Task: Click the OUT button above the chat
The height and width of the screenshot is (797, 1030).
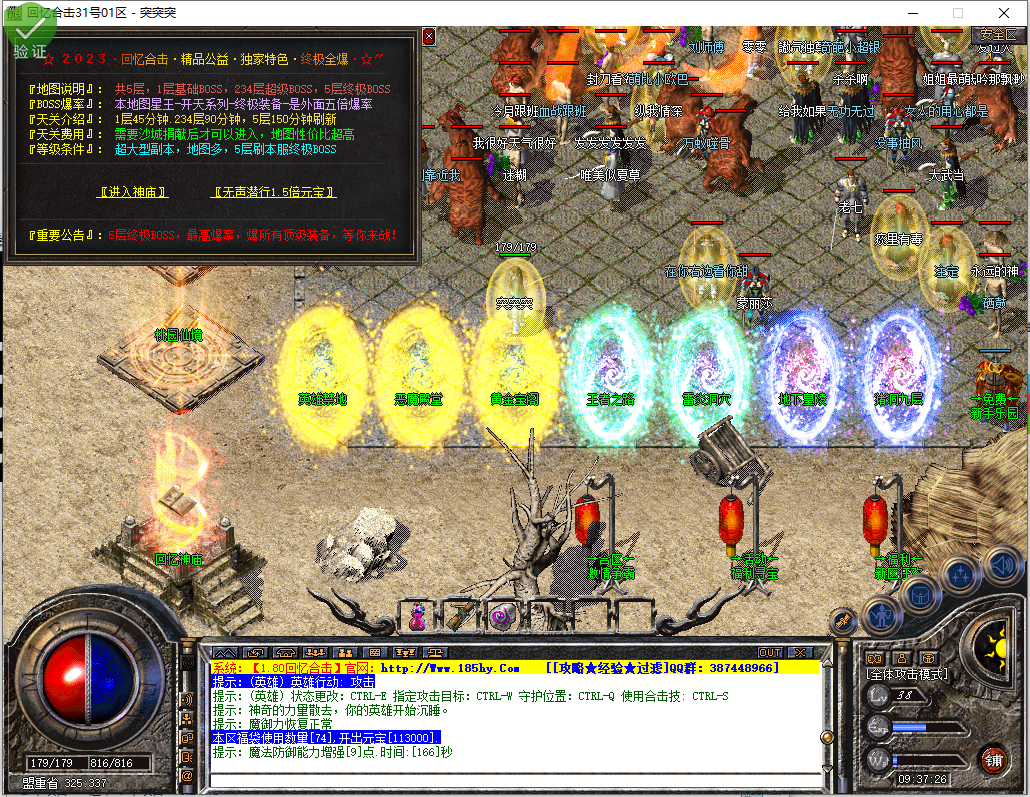Action: 769,653
